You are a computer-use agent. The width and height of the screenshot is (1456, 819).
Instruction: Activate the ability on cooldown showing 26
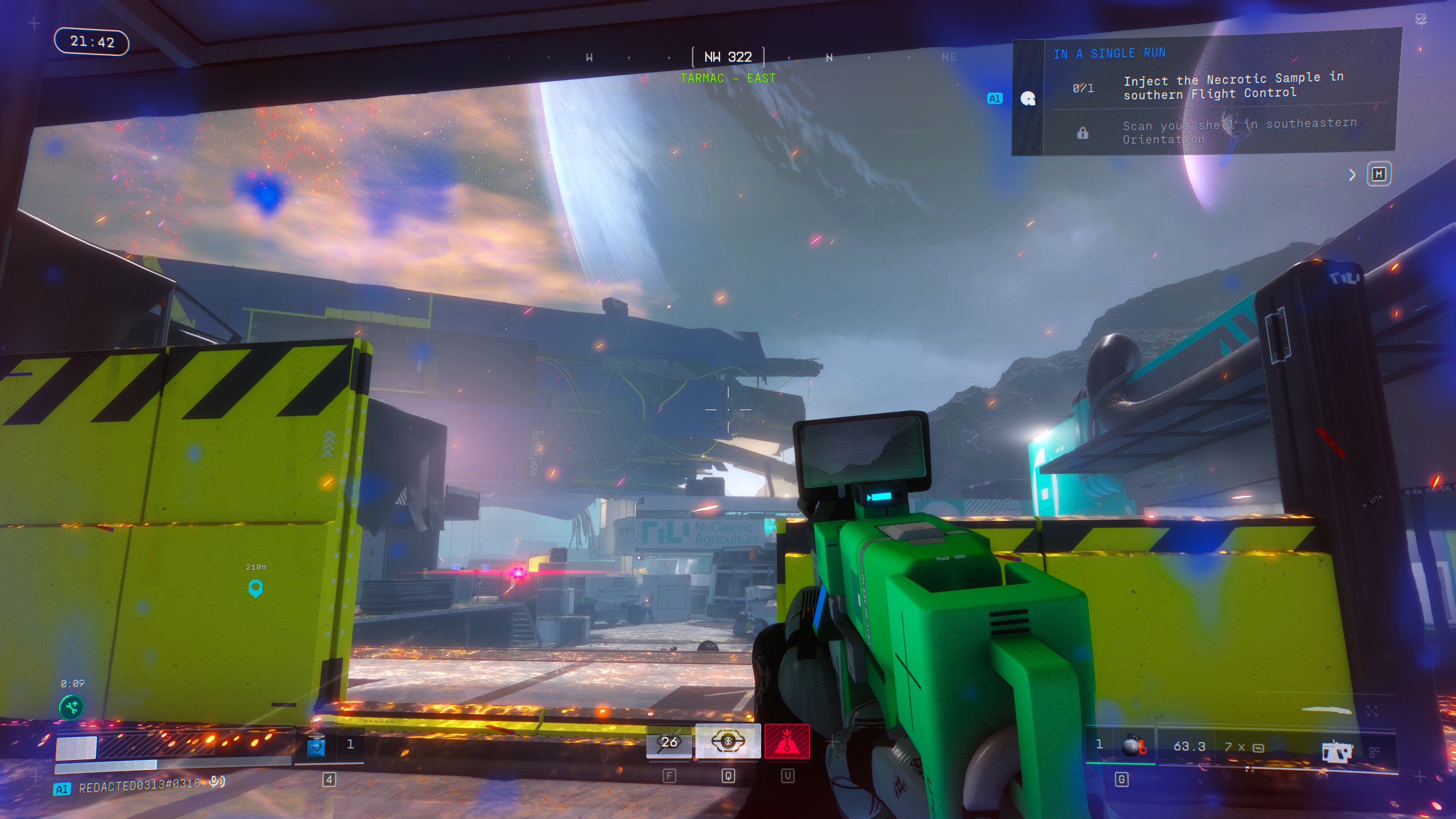click(669, 742)
